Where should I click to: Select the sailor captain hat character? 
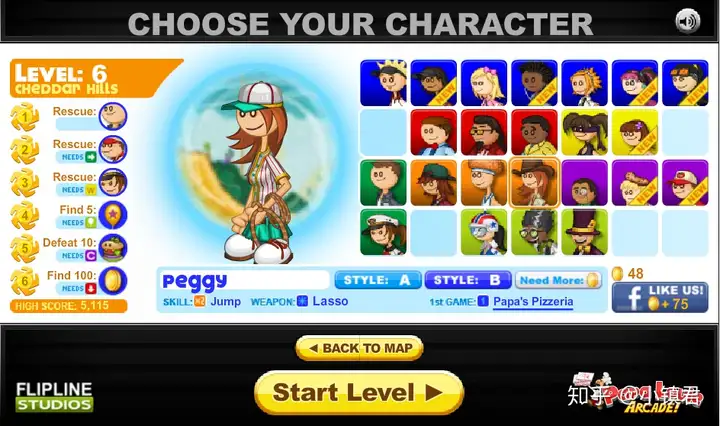[x=384, y=232]
